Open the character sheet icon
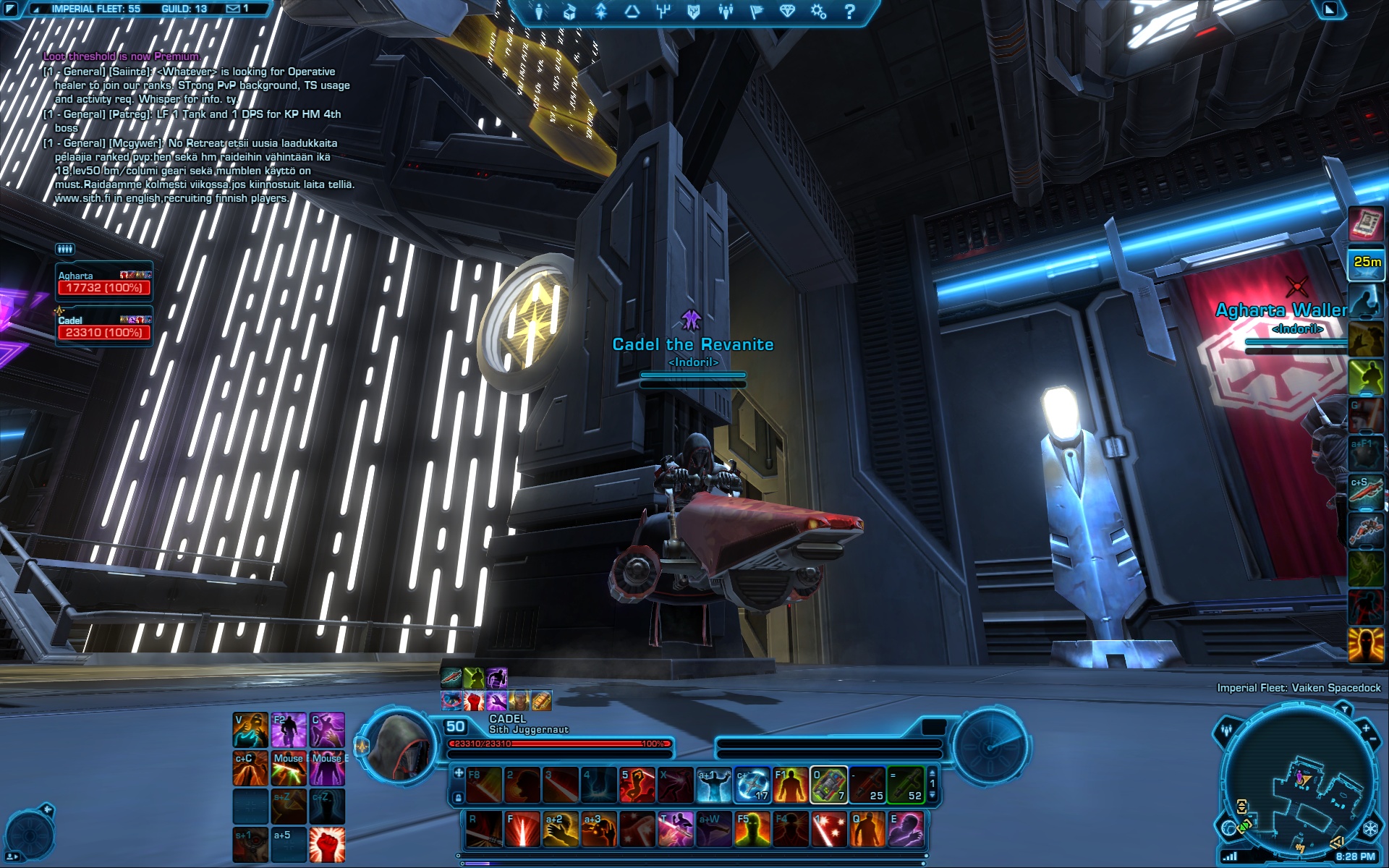Viewport: 1389px width, 868px height. pos(539,11)
